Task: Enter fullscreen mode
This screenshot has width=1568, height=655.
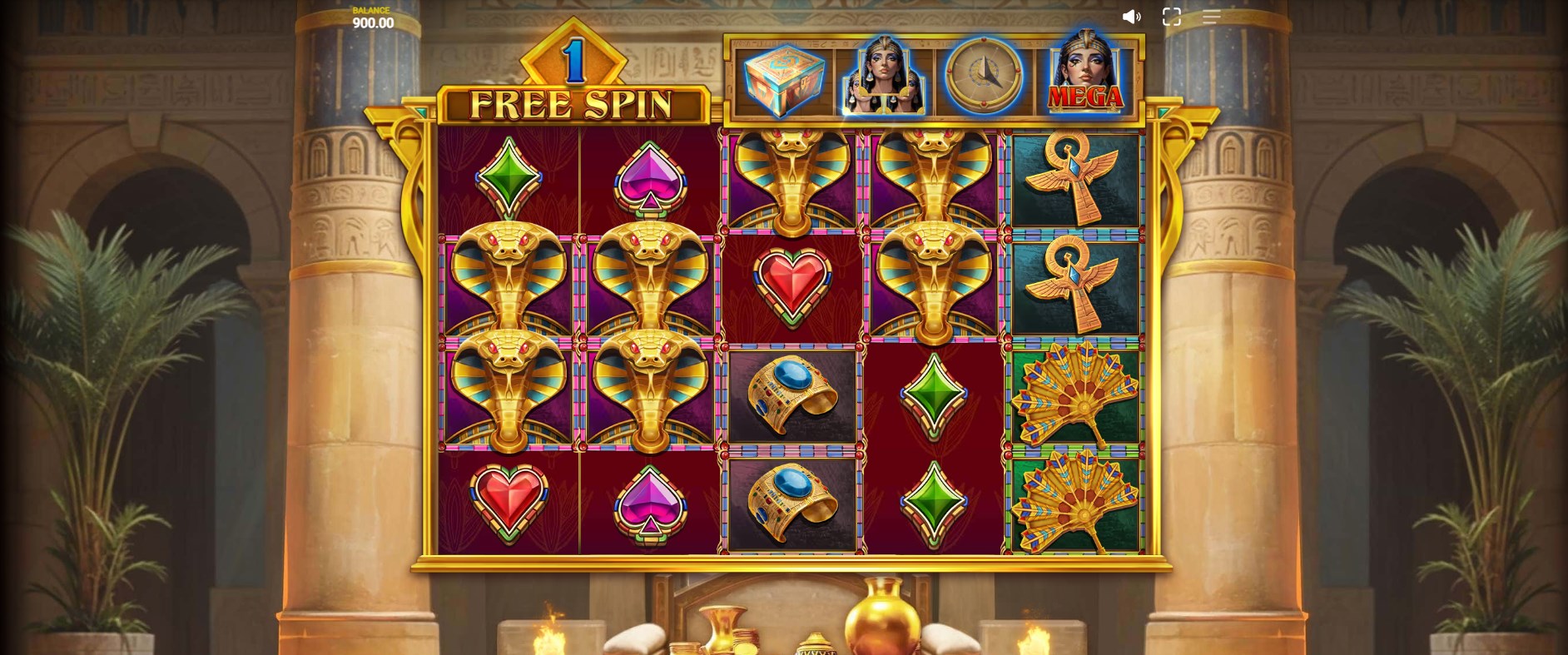Action: (x=1172, y=17)
